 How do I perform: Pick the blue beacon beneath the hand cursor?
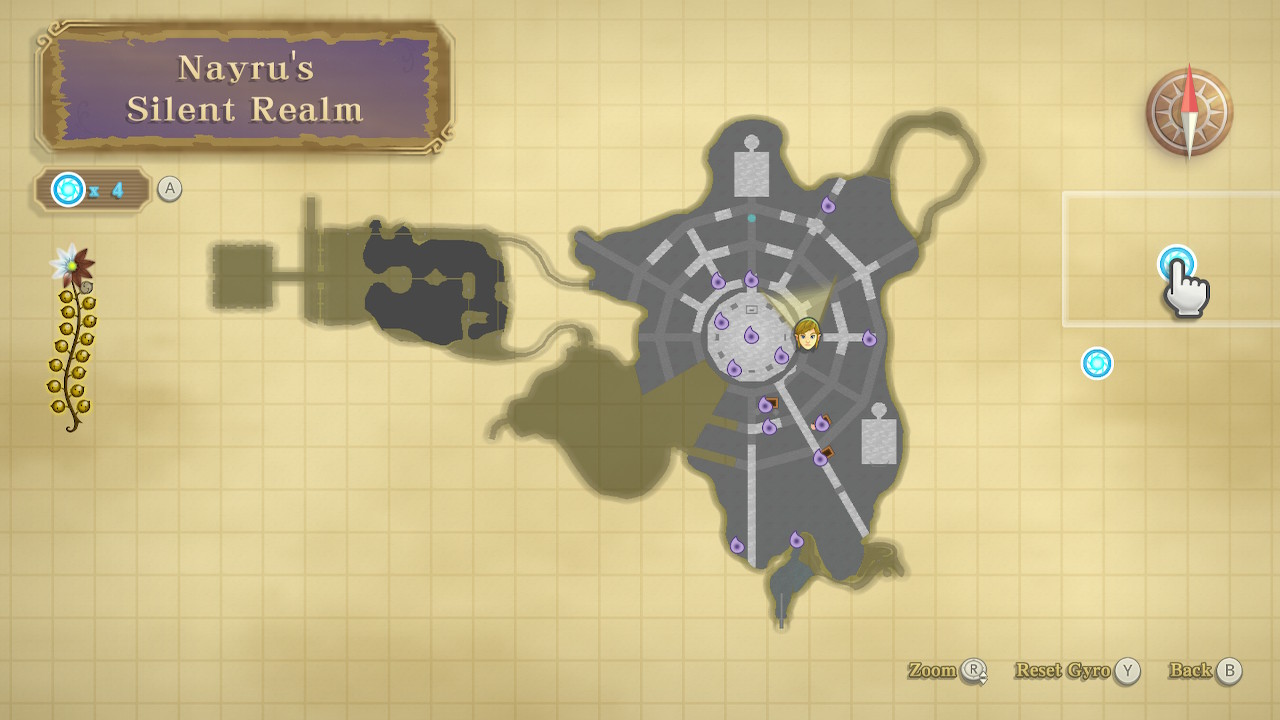pyautogui.click(x=1176, y=263)
